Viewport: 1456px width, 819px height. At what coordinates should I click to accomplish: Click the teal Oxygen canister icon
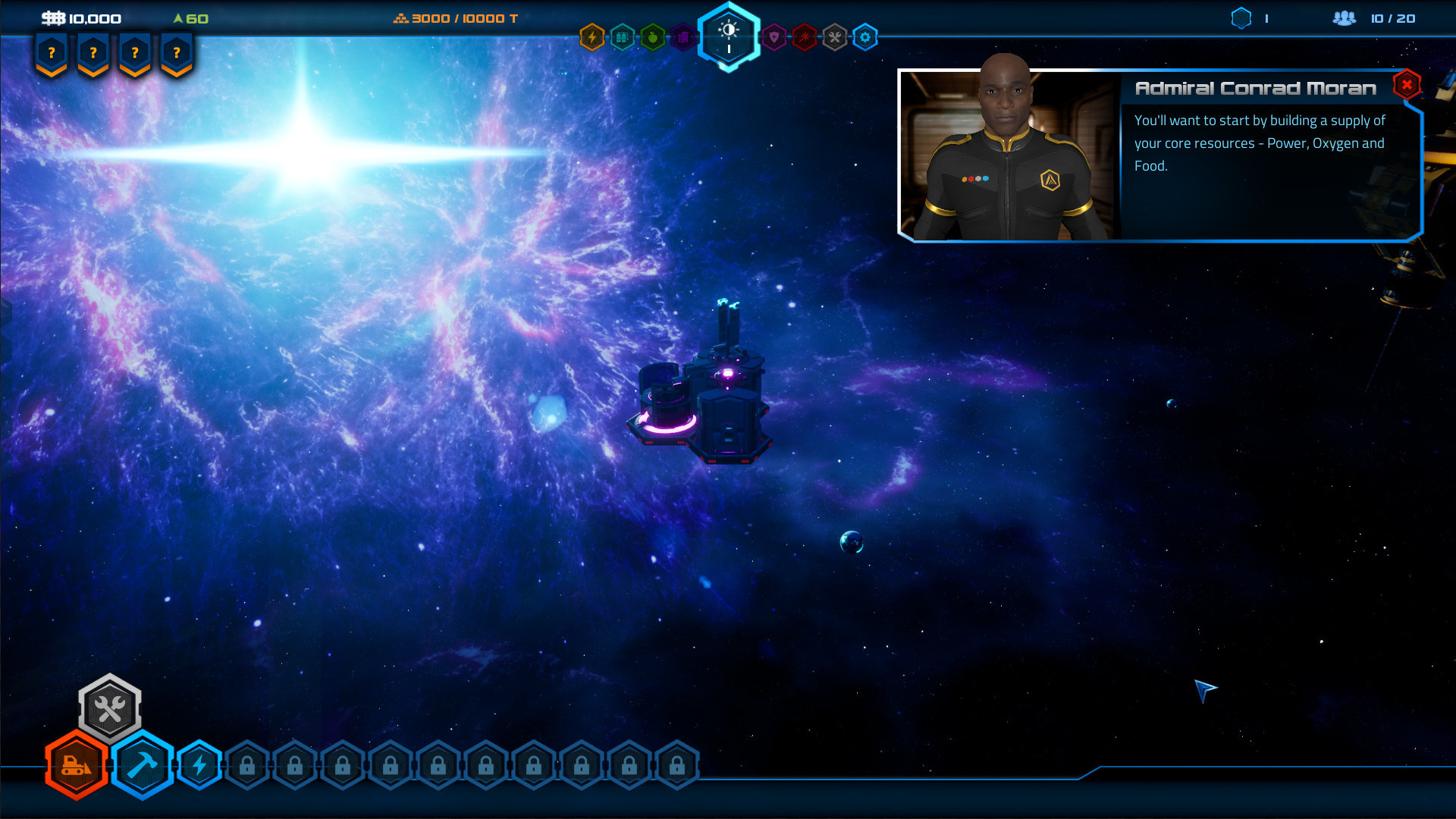[622, 37]
